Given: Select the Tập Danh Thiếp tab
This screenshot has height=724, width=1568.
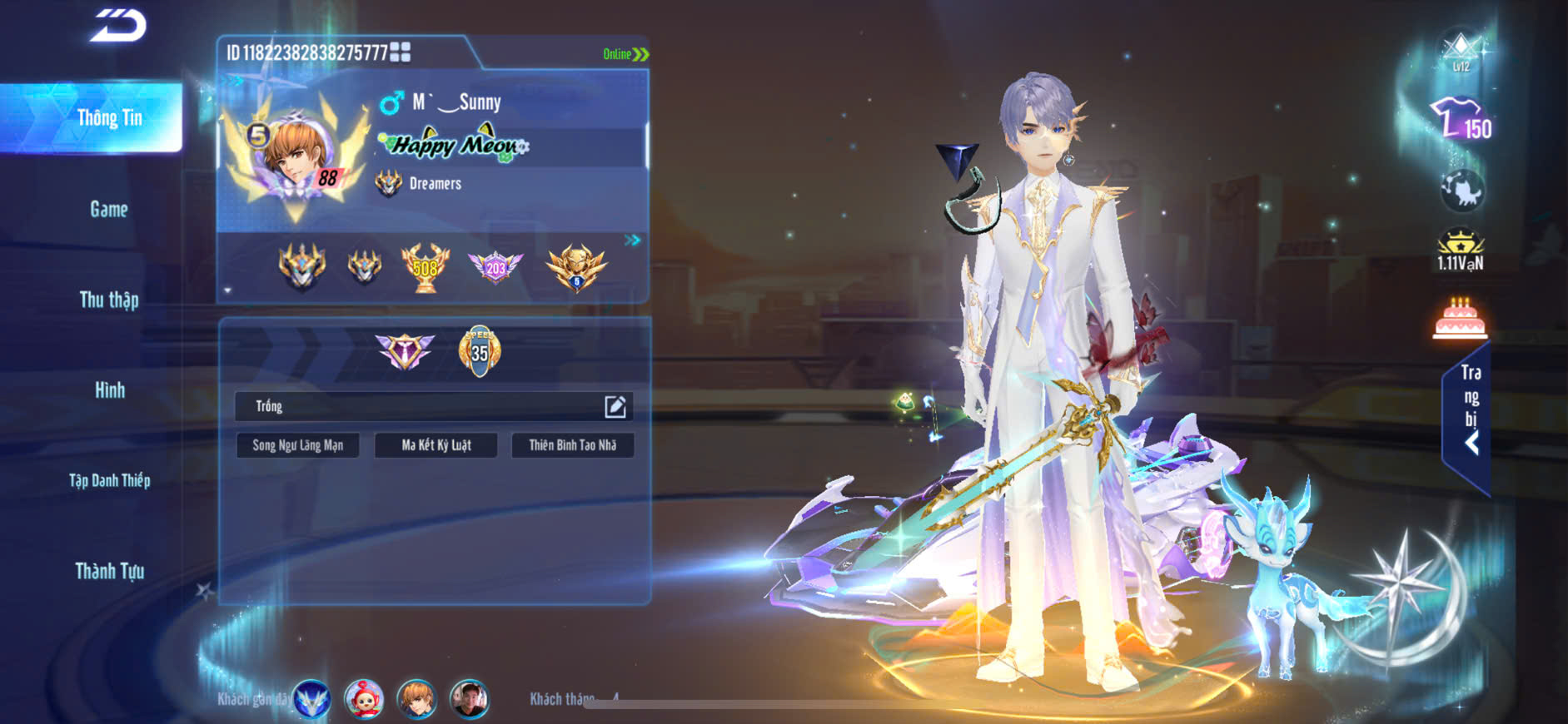Looking at the screenshot, I should point(109,480).
